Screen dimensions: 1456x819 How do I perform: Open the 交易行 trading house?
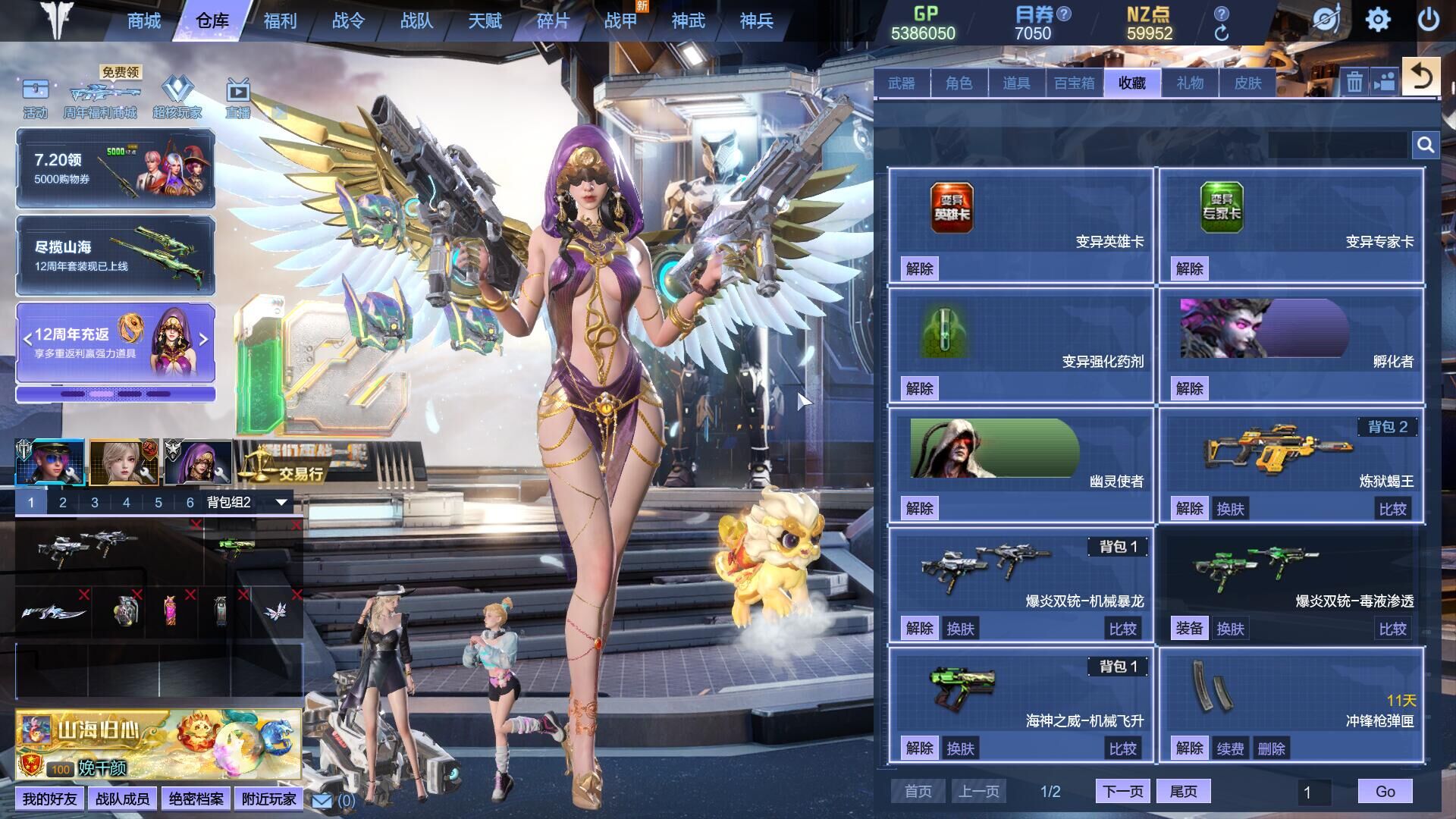[300, 474]
